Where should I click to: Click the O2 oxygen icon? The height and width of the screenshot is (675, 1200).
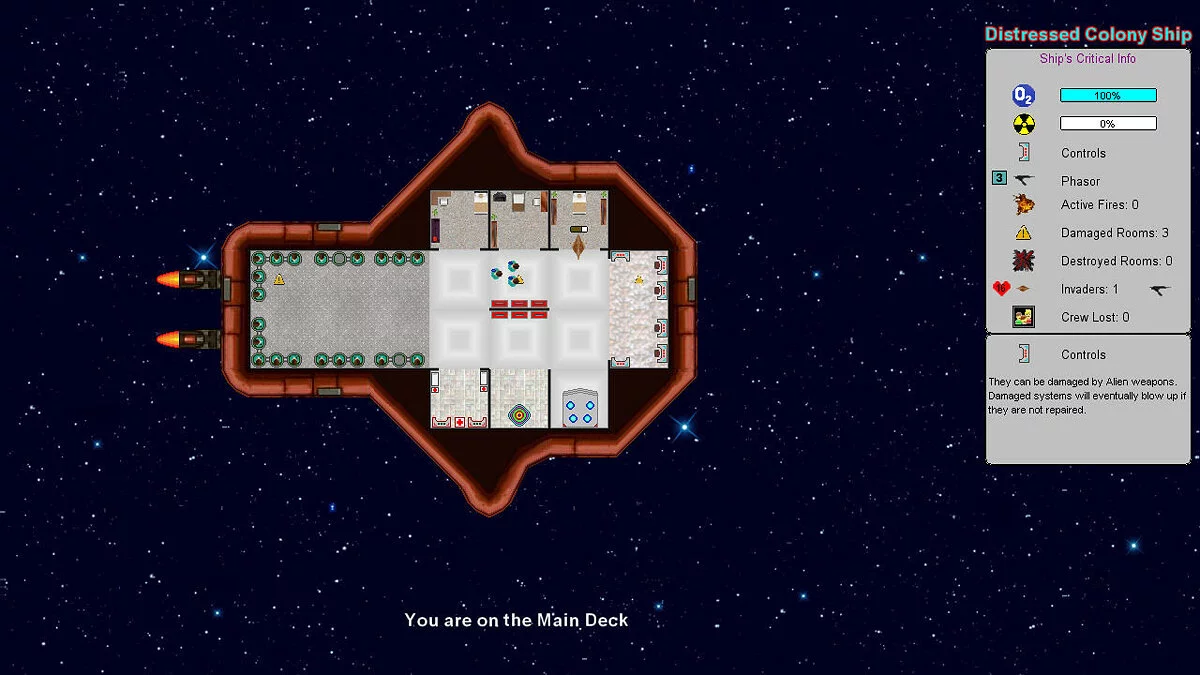click(x=1024, y=96)
